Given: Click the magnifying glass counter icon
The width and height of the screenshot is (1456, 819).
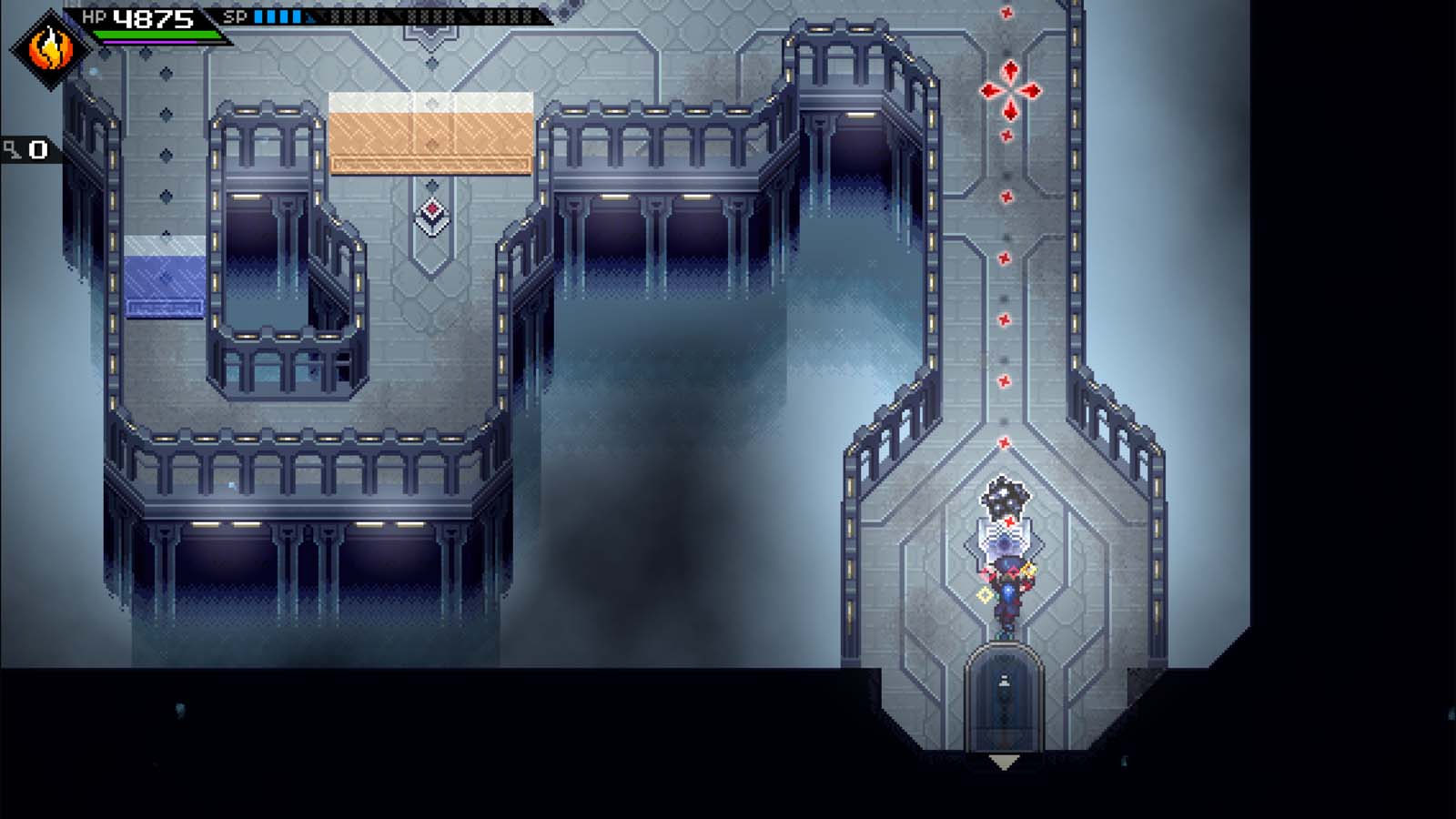Looking at the screenshot, I should (11, 148).
